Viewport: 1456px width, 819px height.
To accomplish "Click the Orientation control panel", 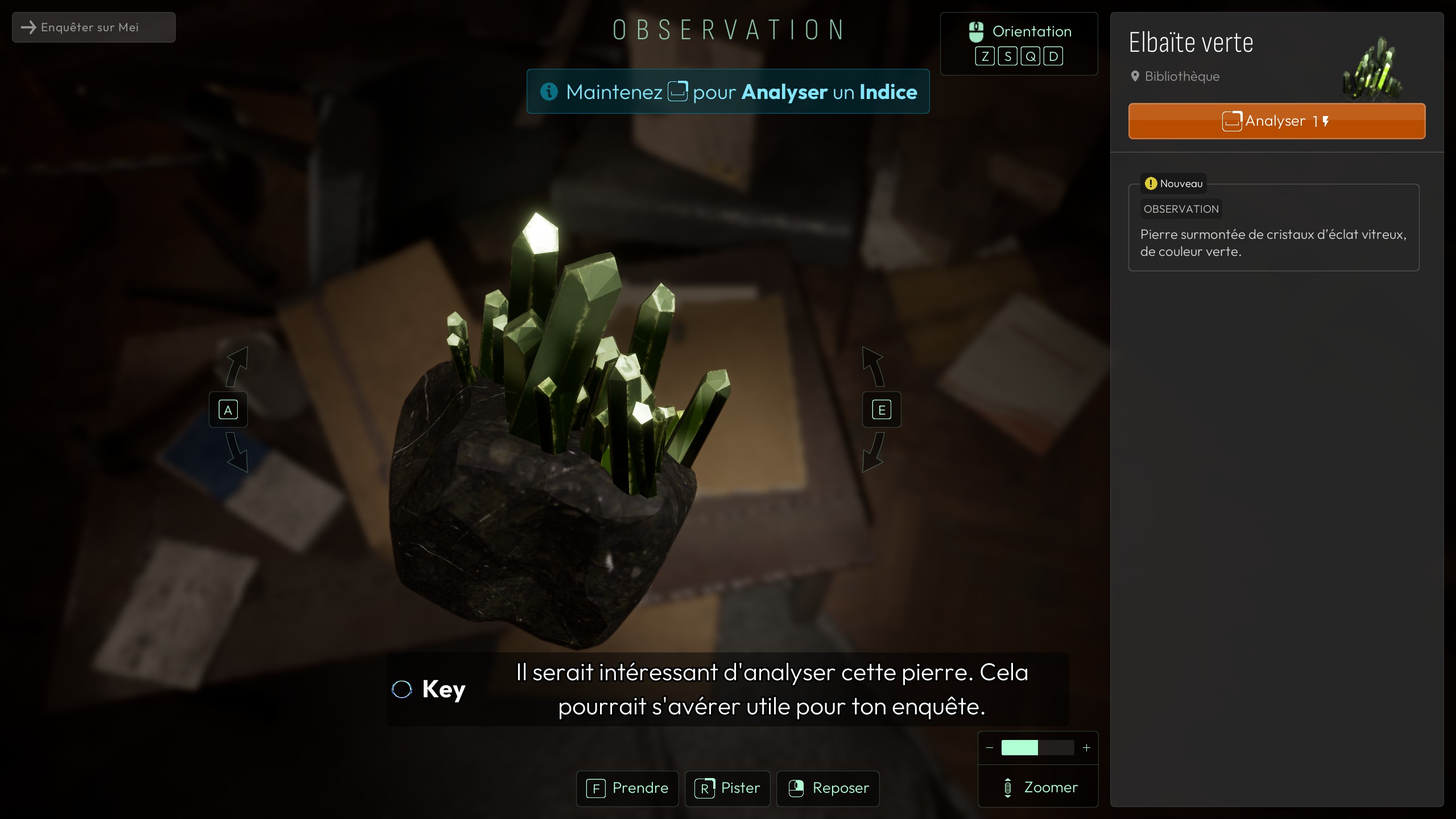I will tap(1019, 44).
